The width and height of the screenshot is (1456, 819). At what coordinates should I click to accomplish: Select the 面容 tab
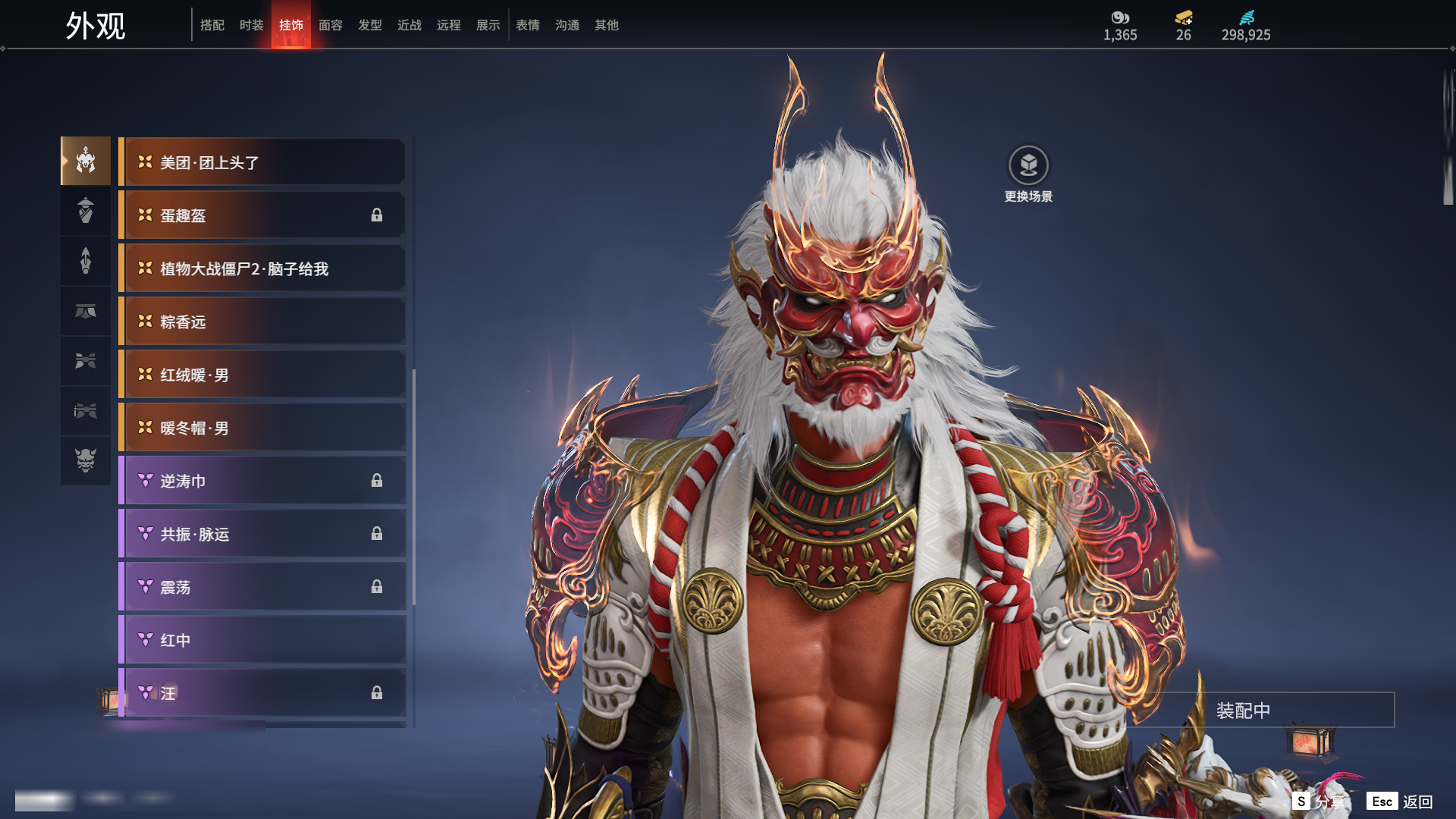330,25
